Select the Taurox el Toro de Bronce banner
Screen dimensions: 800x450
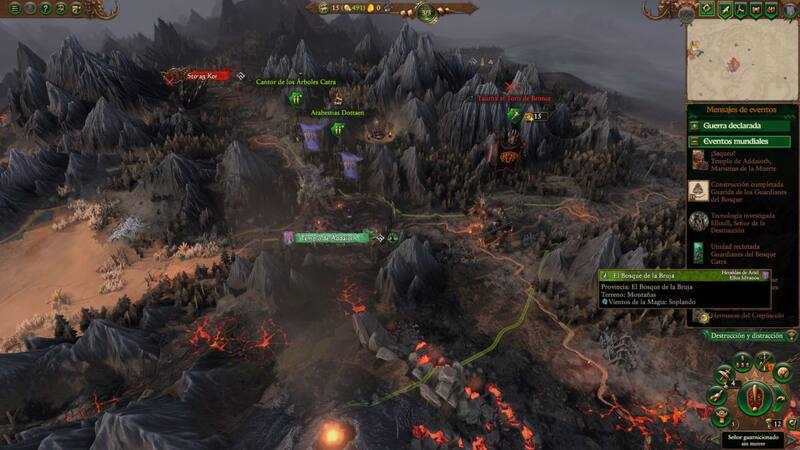514,100
